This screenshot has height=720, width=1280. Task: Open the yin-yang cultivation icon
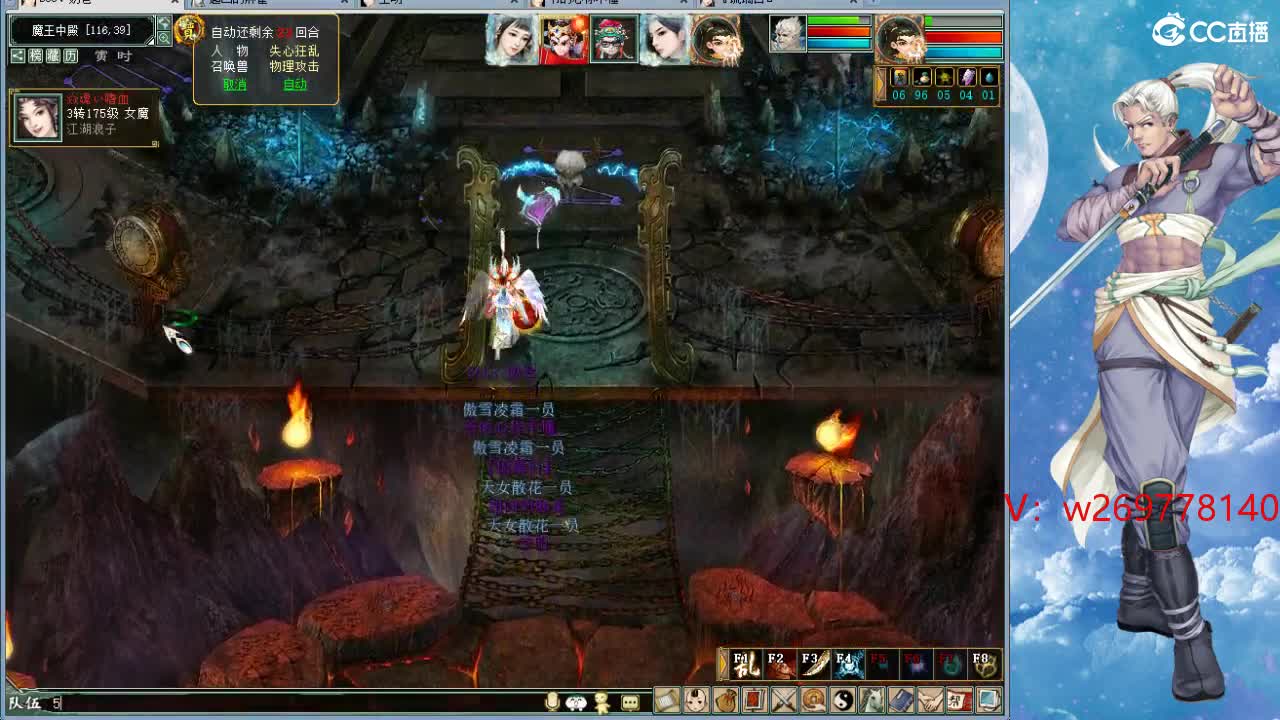[841, 701]
